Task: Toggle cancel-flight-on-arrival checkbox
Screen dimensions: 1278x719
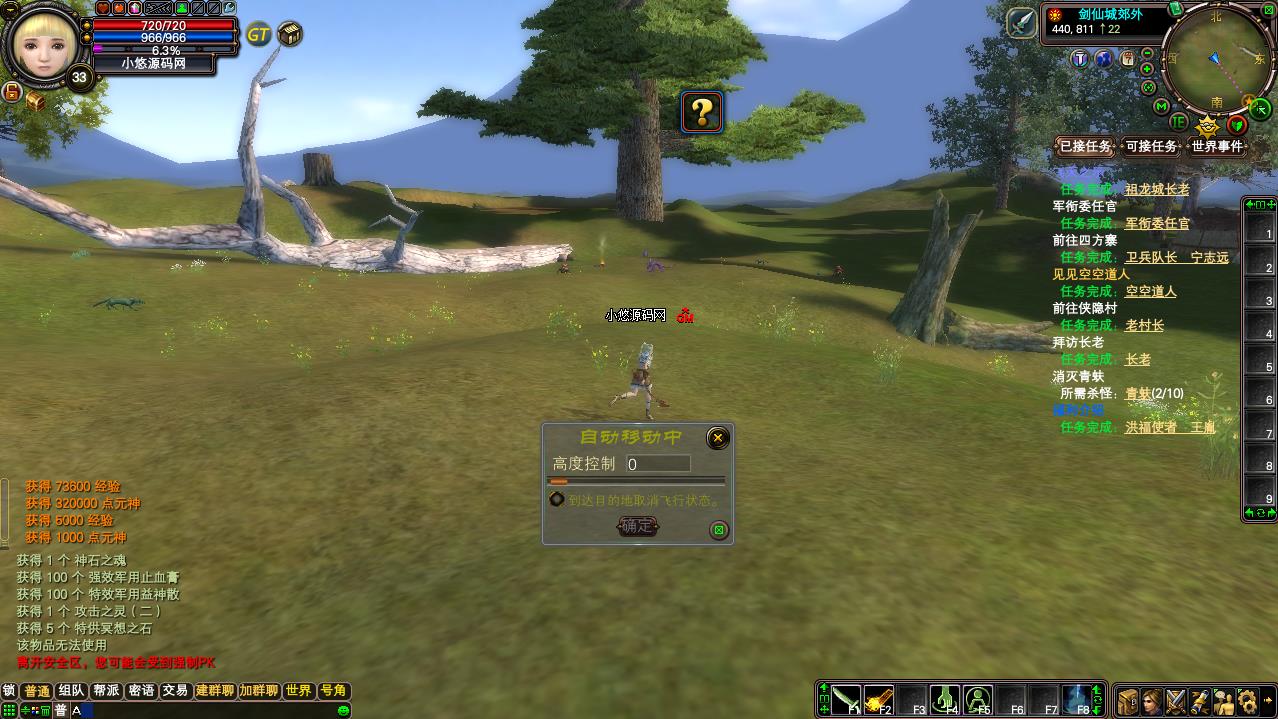Action: pos(557,499)
